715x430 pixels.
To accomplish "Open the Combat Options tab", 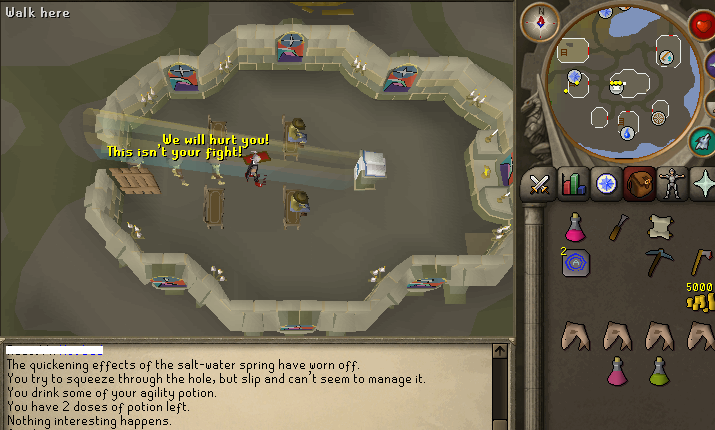I will [x=541, y=184].
